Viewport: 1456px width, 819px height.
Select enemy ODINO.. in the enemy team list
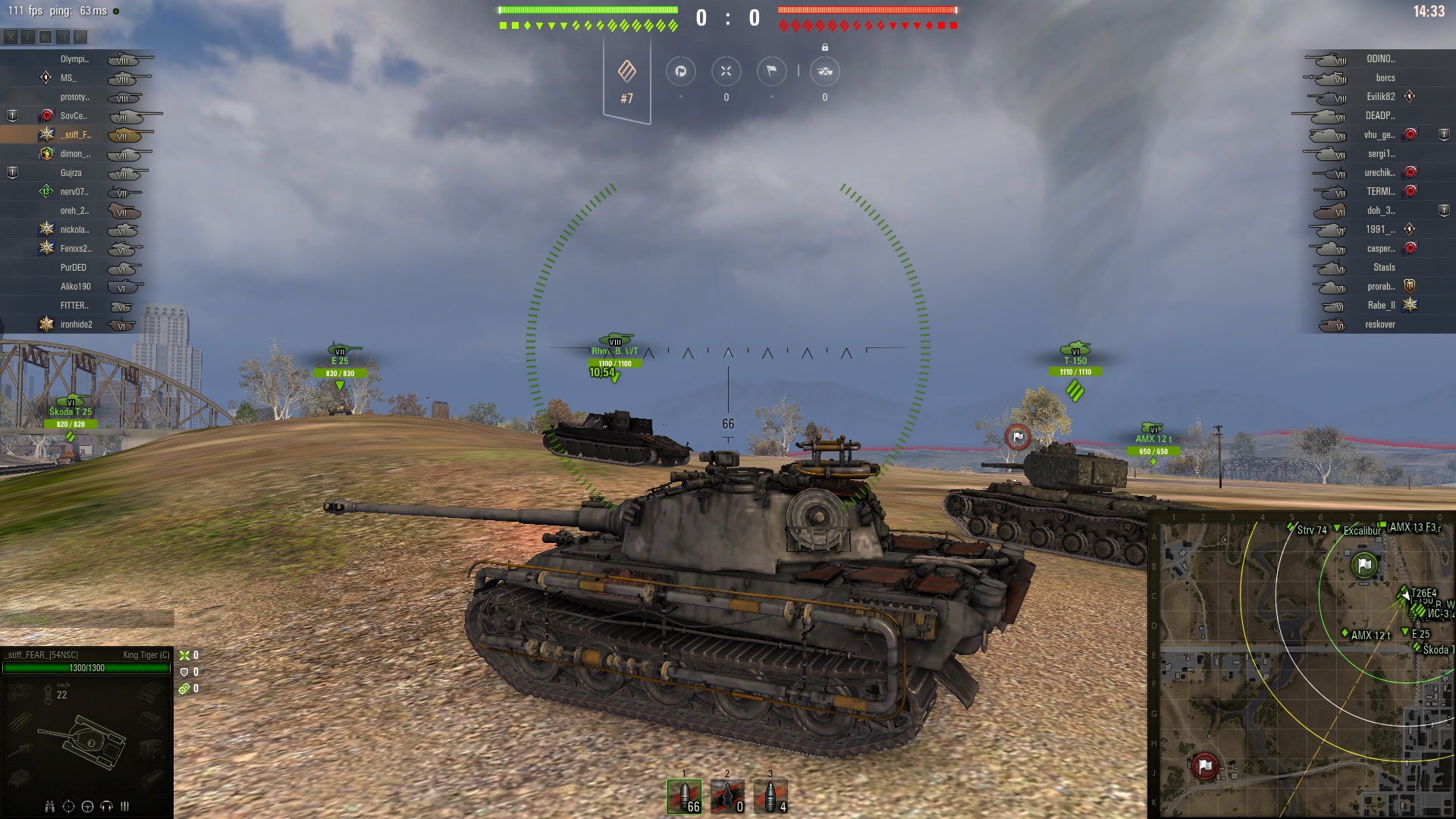pyautogui.click(x=1380, y=59)
